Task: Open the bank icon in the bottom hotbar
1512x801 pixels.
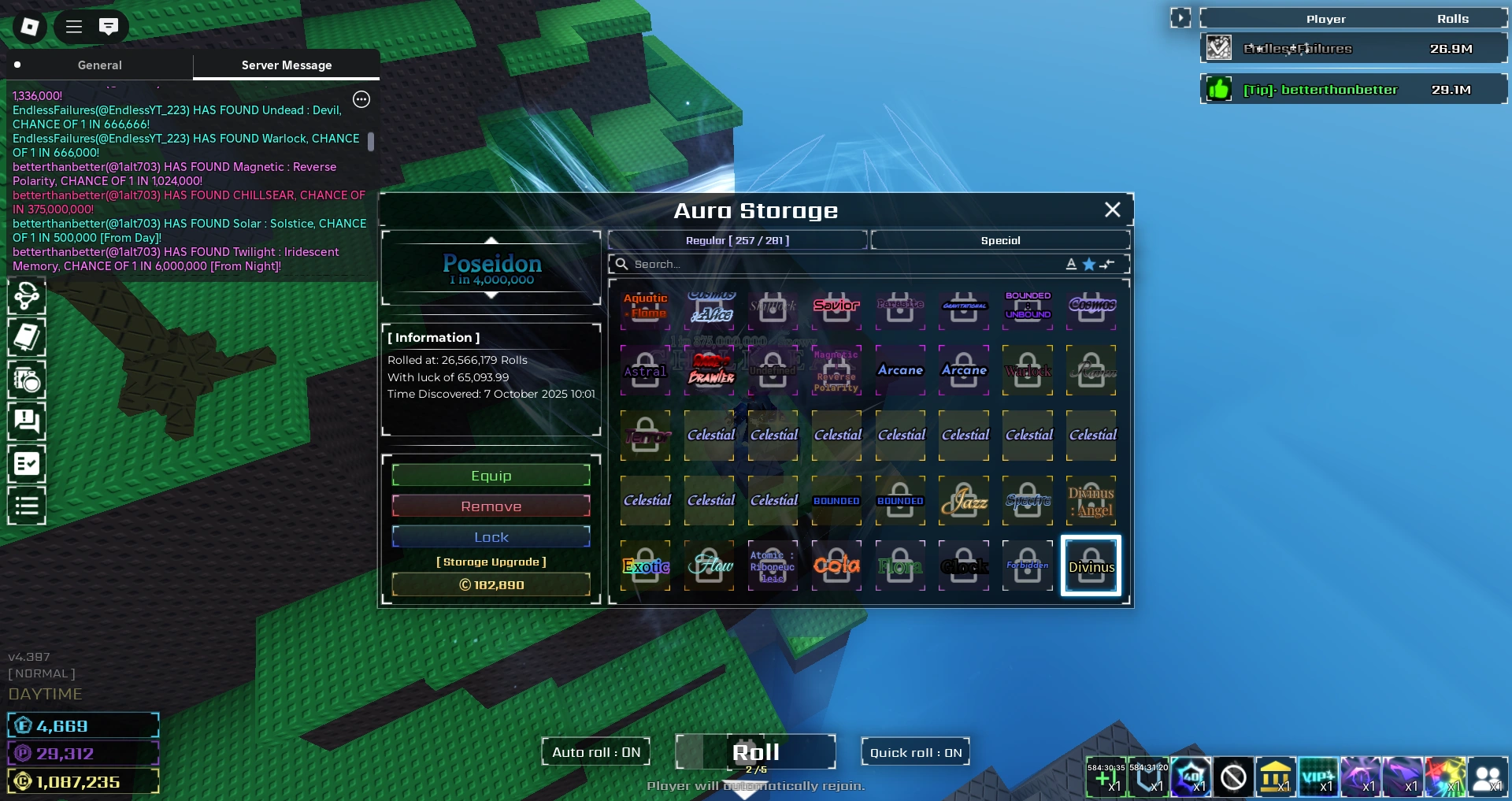Action: (1276, 778)
